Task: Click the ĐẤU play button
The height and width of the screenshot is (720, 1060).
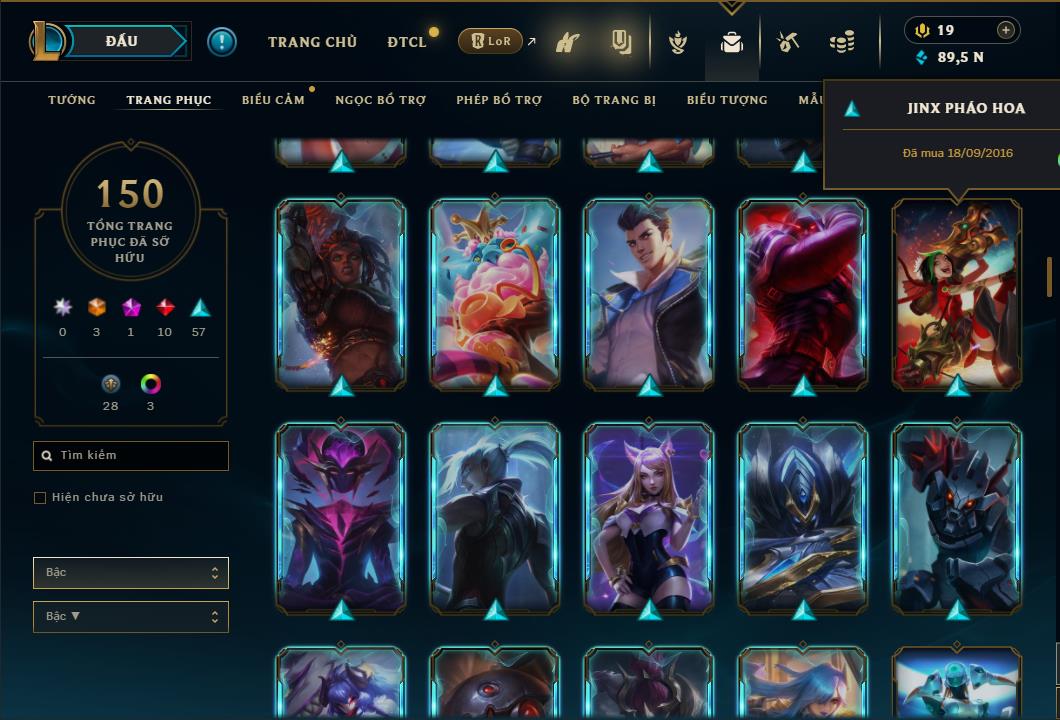Action: (x=122, y=41)
